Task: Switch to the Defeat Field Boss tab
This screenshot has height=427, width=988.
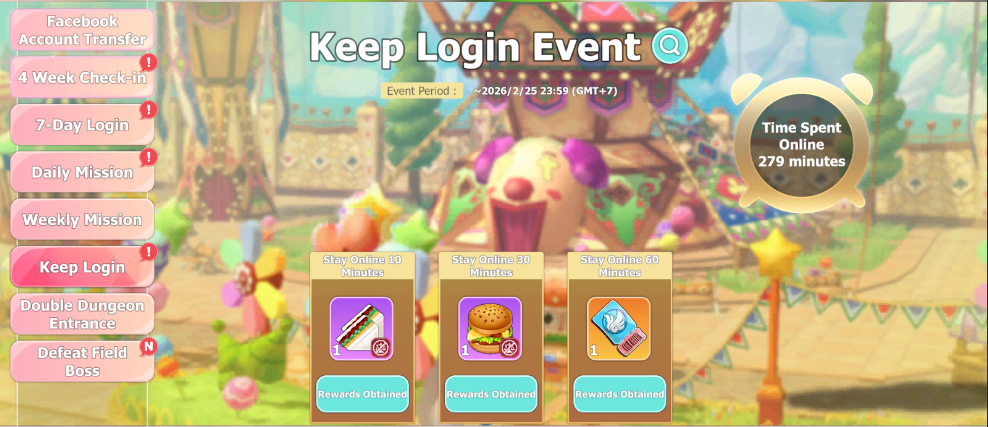Action: coord(82,361)
